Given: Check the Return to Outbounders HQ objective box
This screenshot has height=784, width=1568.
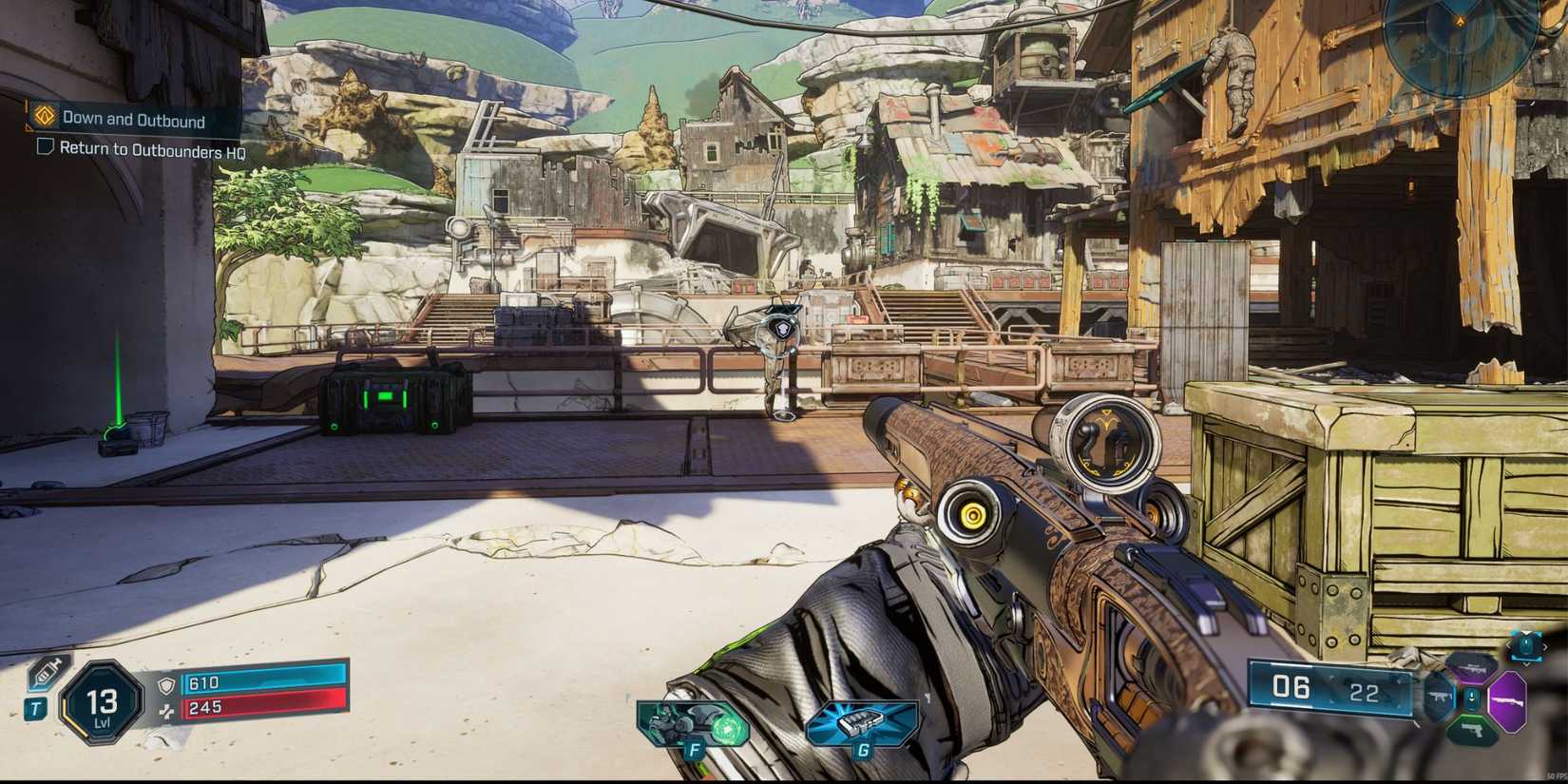Looking at the screenshot, I should click(44, 147).
